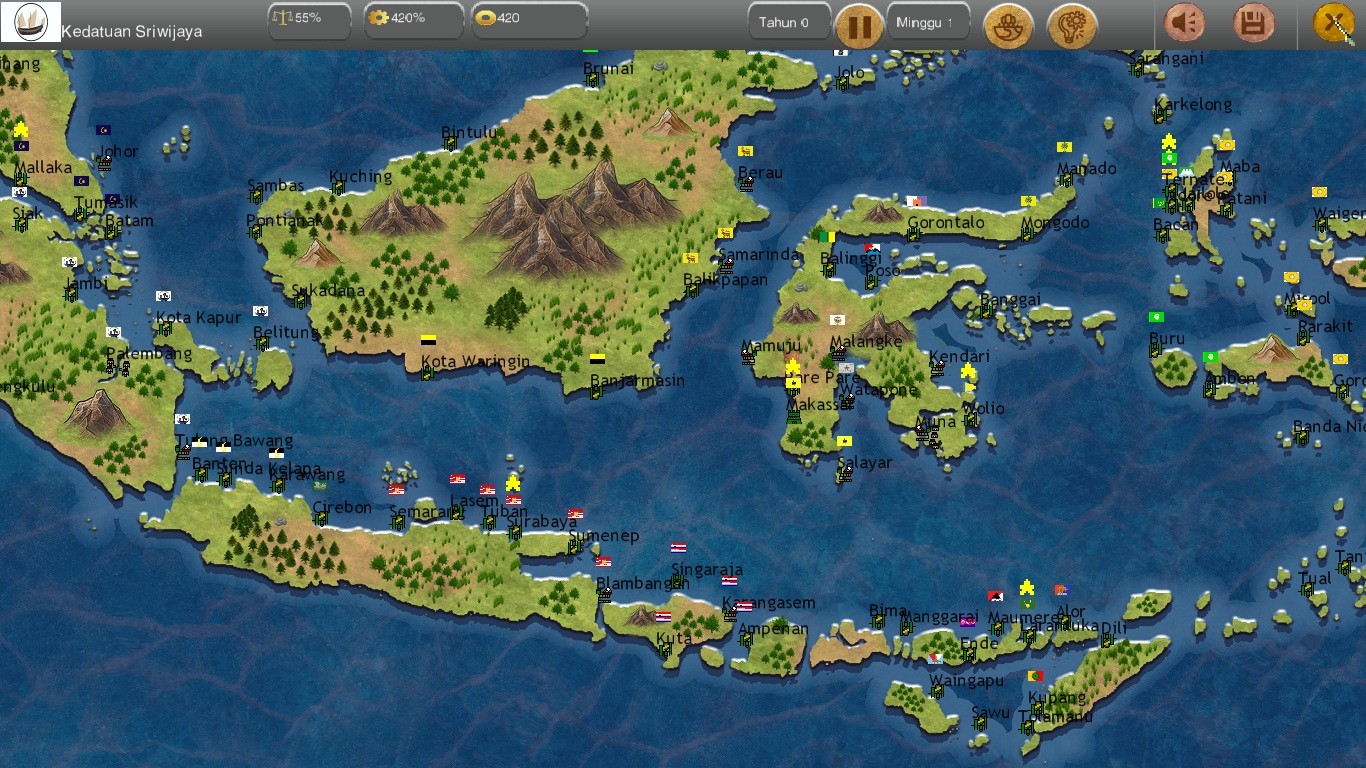Click the flag marker beside Singaraja
Image resolution: width=1366 pixels, height=768 pixels.
[729, 581]
